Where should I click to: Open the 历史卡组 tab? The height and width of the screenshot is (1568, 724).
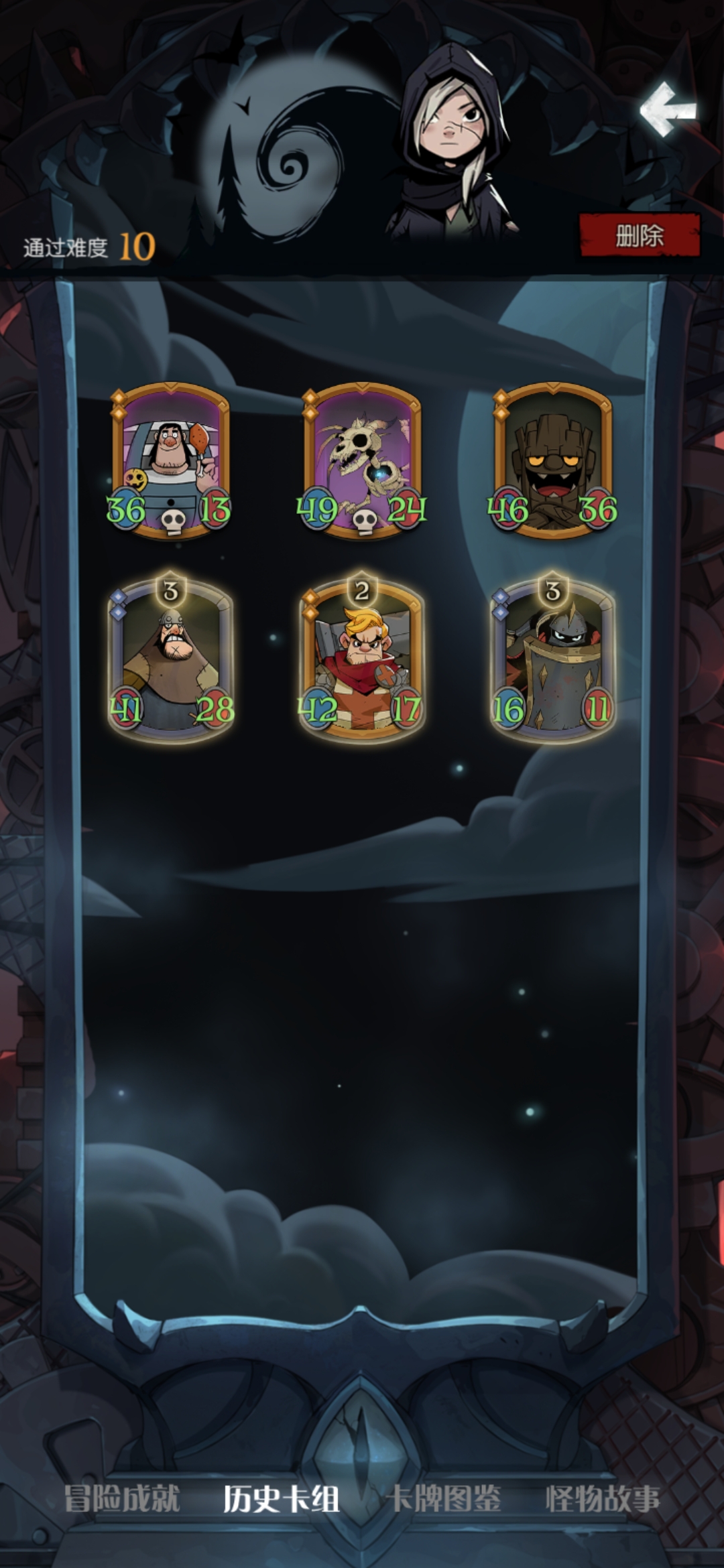pyautogui.click(x=281, y=1498)
